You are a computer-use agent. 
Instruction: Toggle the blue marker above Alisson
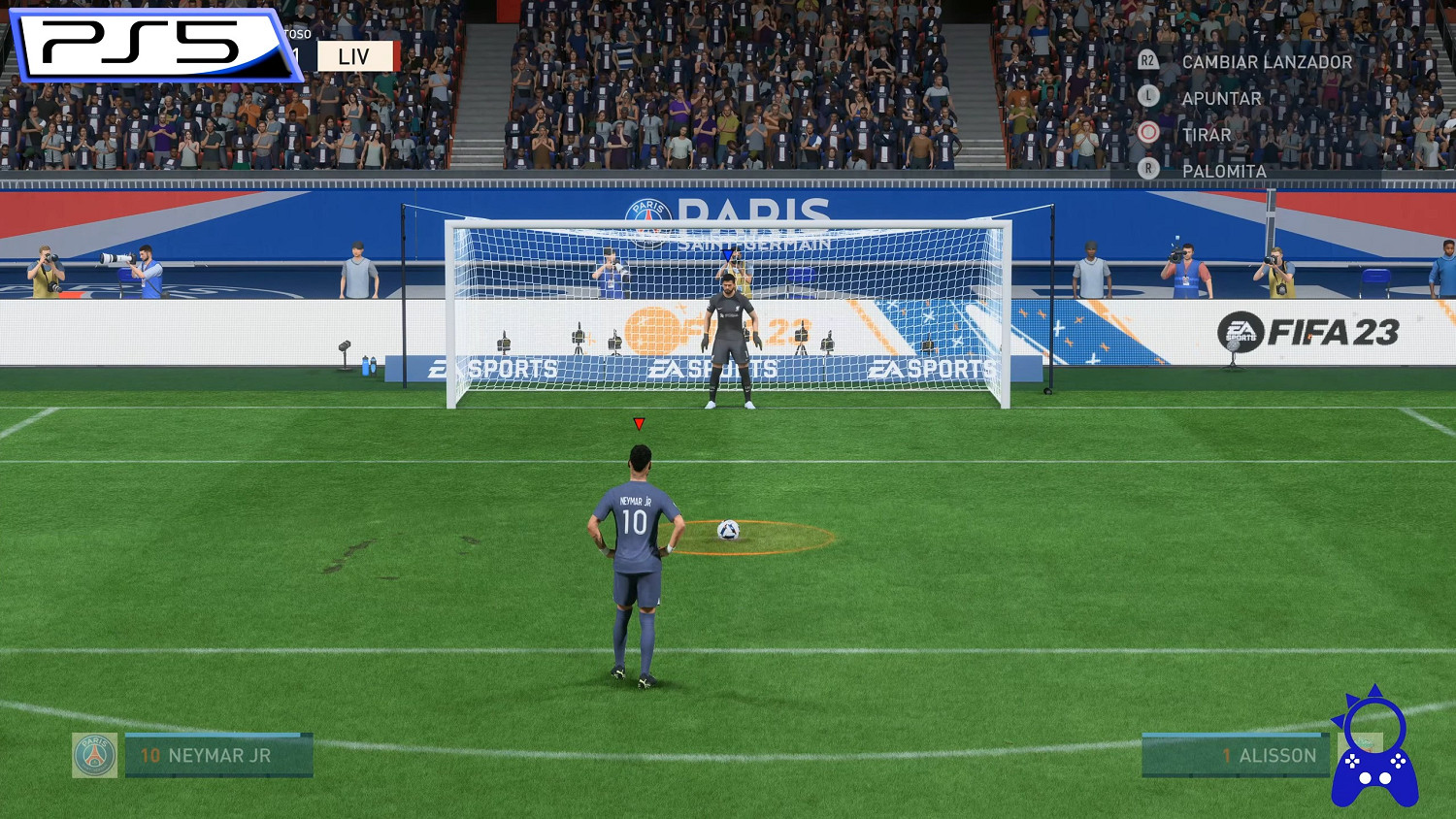coord(726,253)
